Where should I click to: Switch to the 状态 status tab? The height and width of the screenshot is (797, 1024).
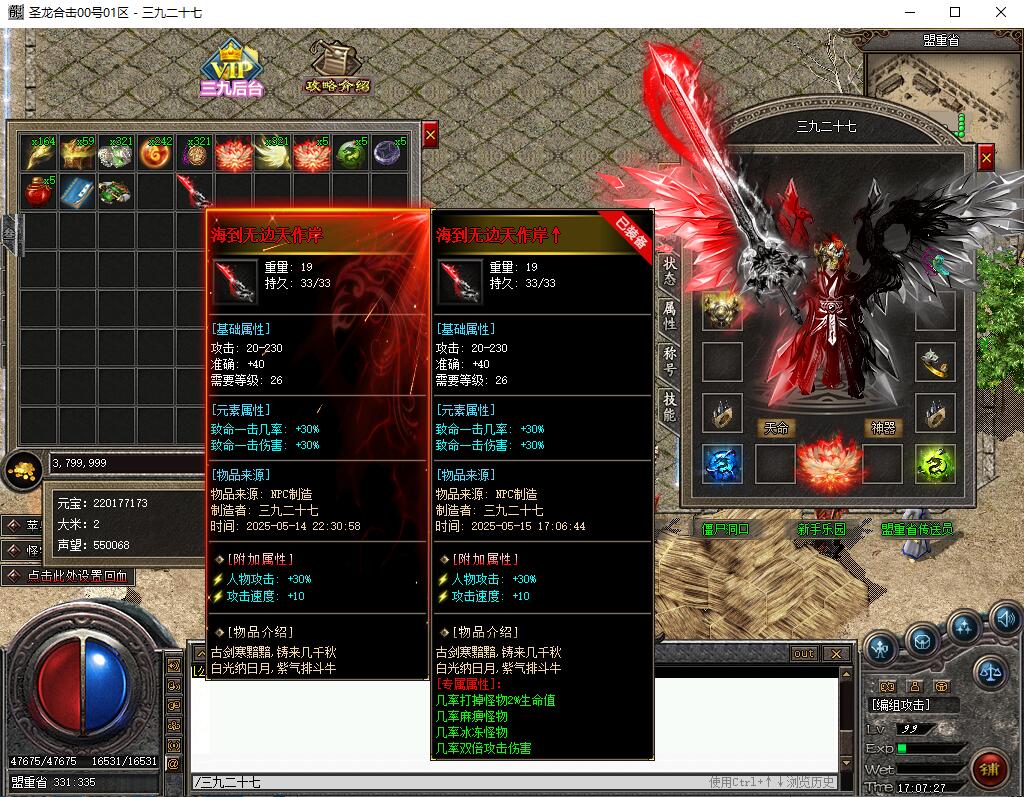(670, 272)
